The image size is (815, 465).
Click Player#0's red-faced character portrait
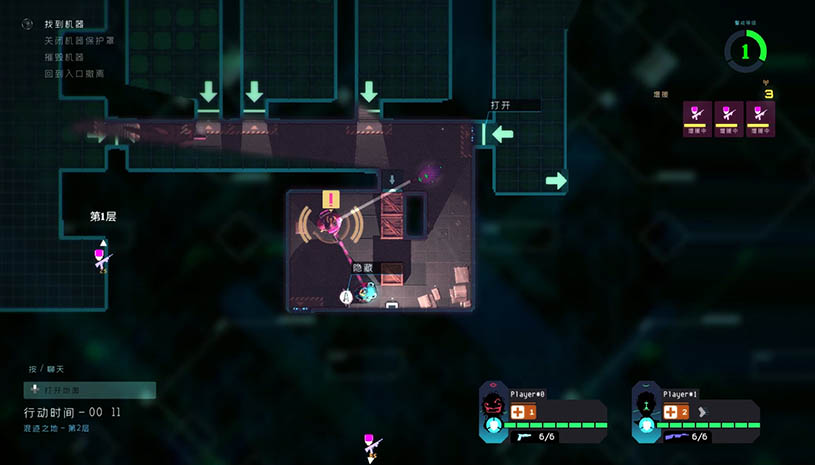[x=492, y=404]
